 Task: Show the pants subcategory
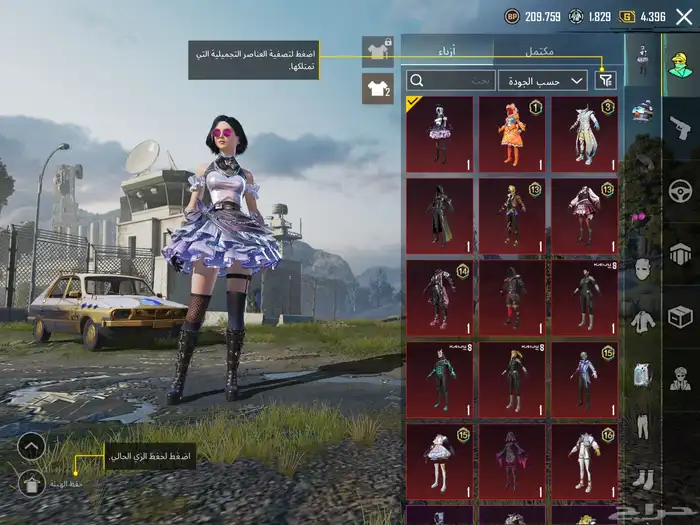coord(642,427)
